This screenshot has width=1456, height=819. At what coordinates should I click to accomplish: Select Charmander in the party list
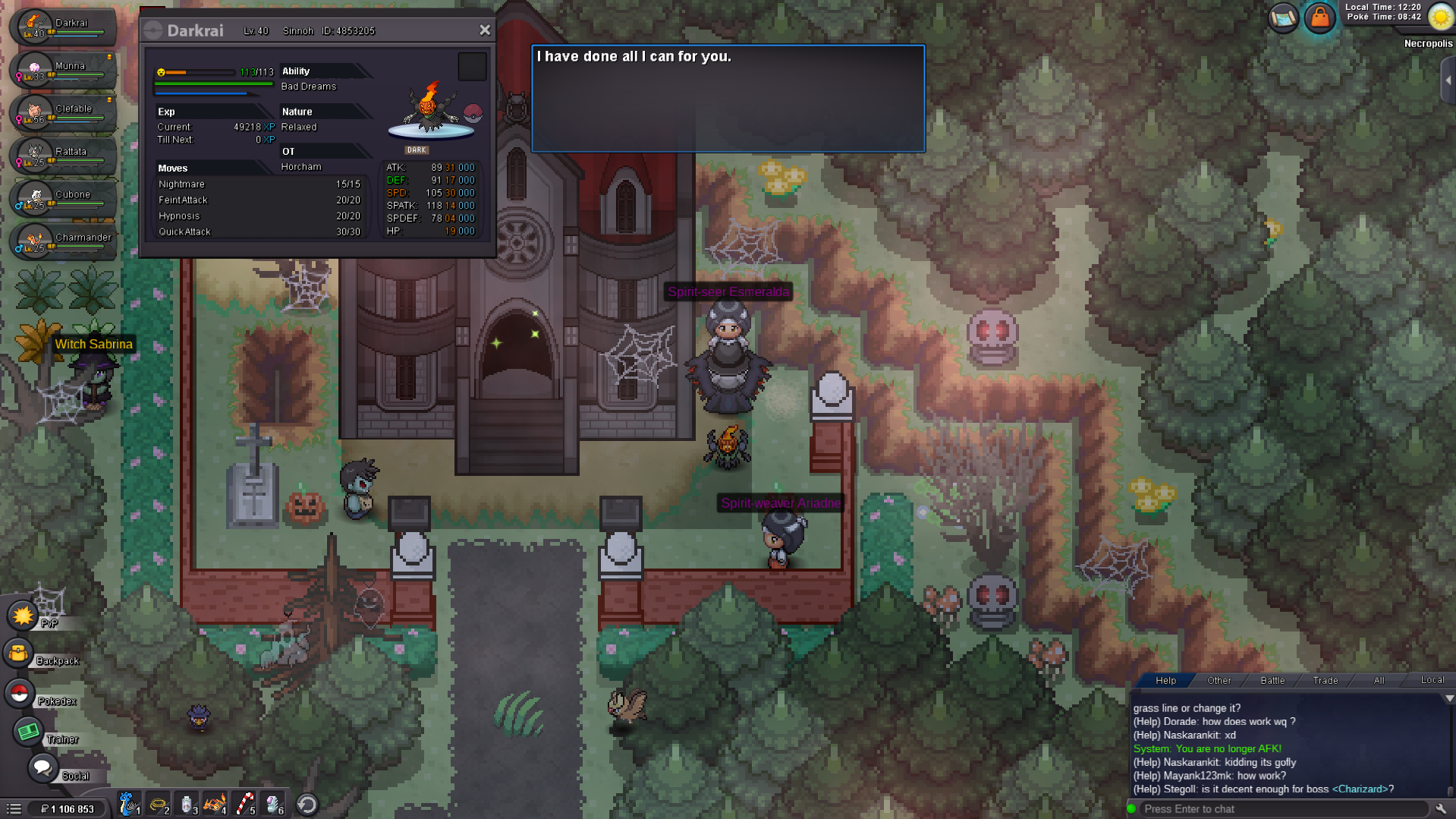64,241
